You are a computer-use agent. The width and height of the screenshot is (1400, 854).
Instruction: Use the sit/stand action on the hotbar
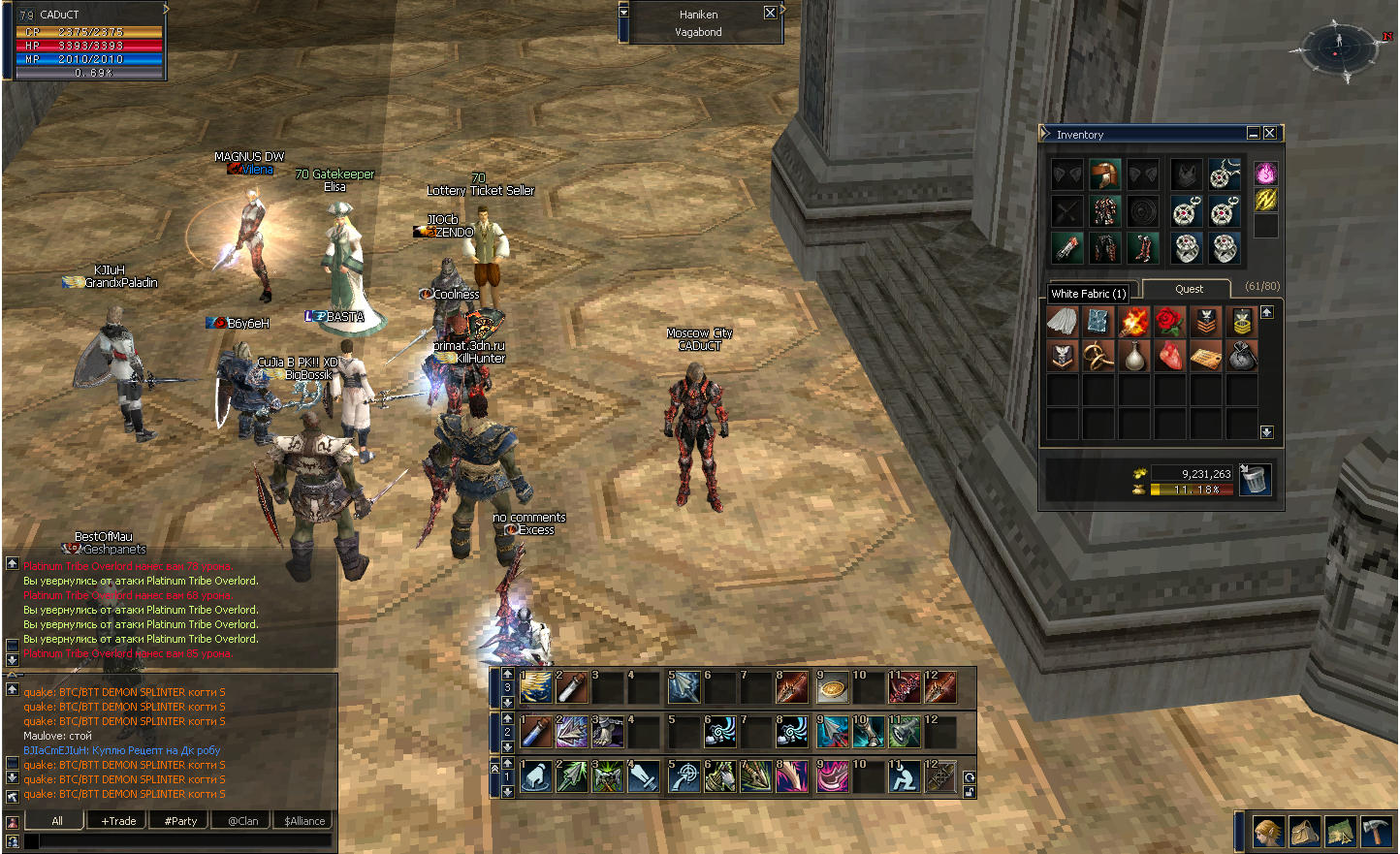click(x=904, y=776)
